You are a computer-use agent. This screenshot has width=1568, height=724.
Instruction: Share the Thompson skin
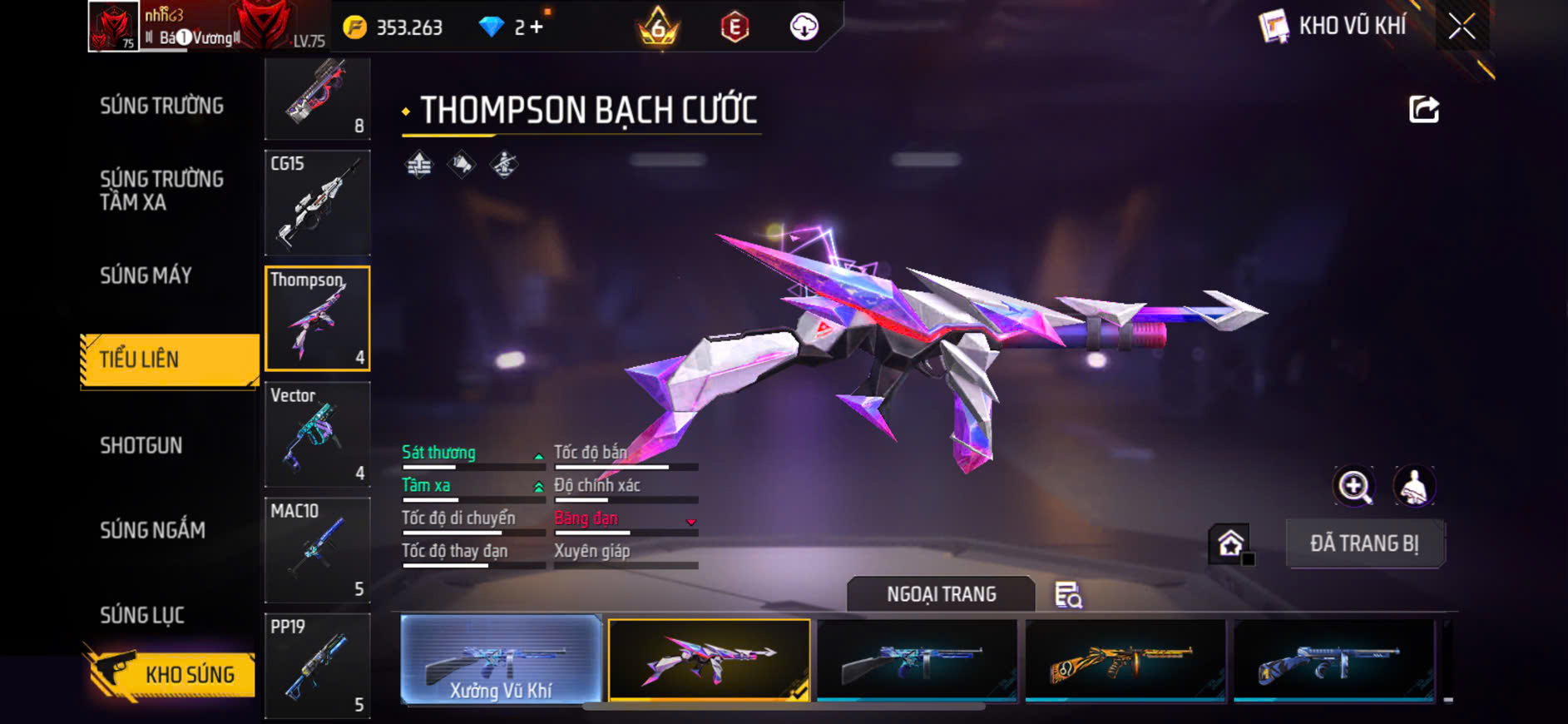click(x=1423, y=109)
